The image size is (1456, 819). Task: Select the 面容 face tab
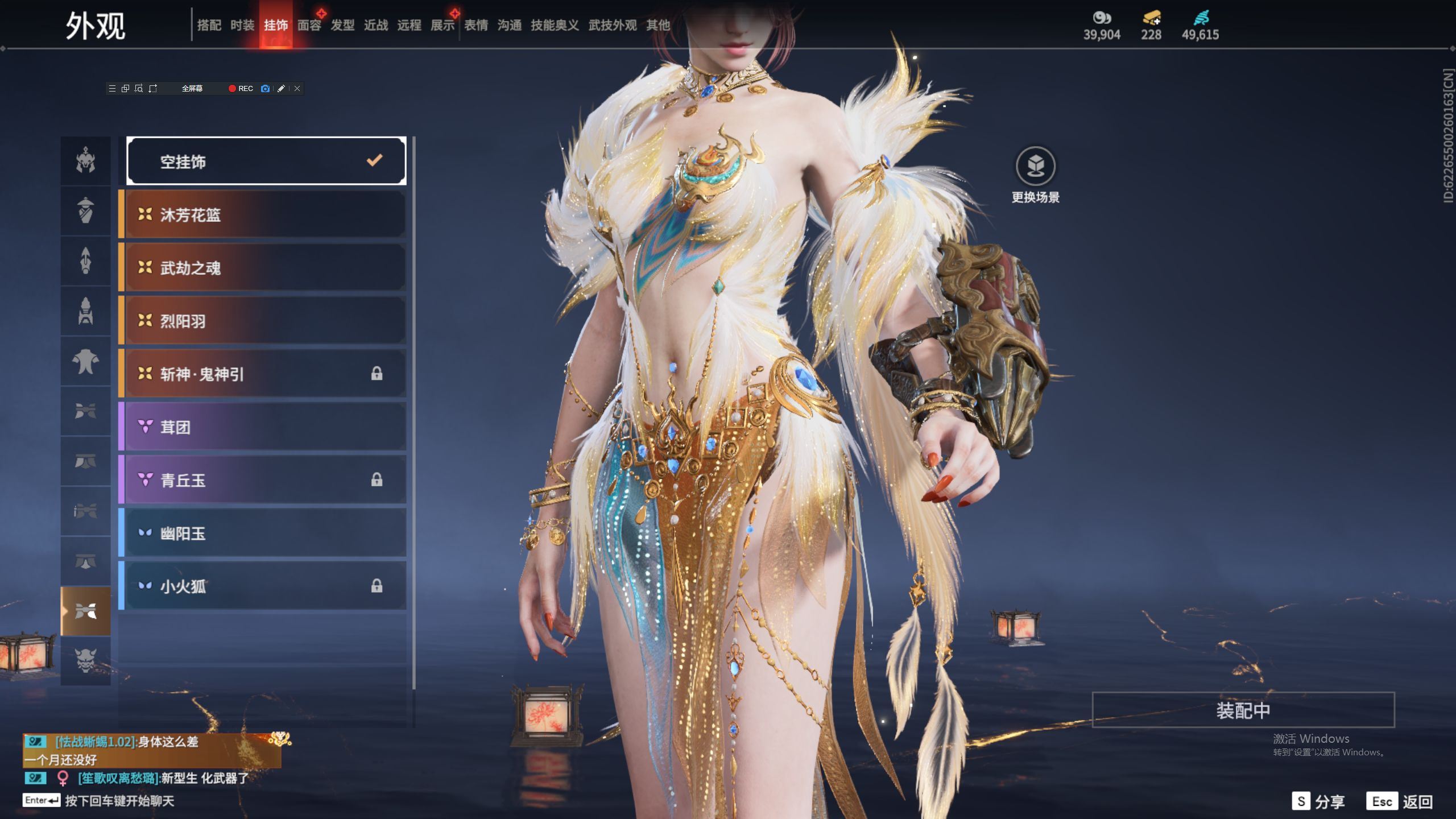coord(309,25)
